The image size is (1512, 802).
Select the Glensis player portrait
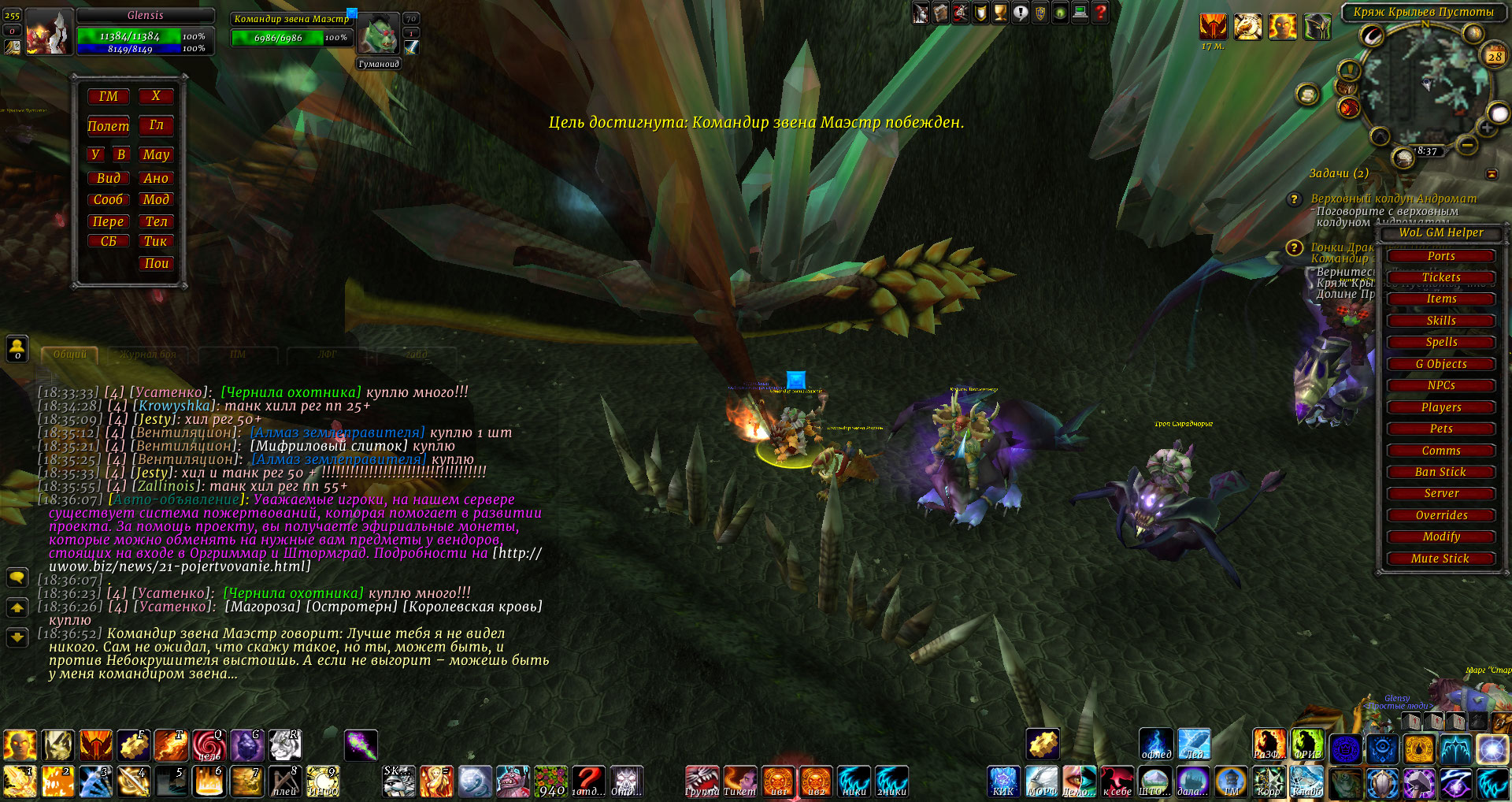click(x=48, y=32)
